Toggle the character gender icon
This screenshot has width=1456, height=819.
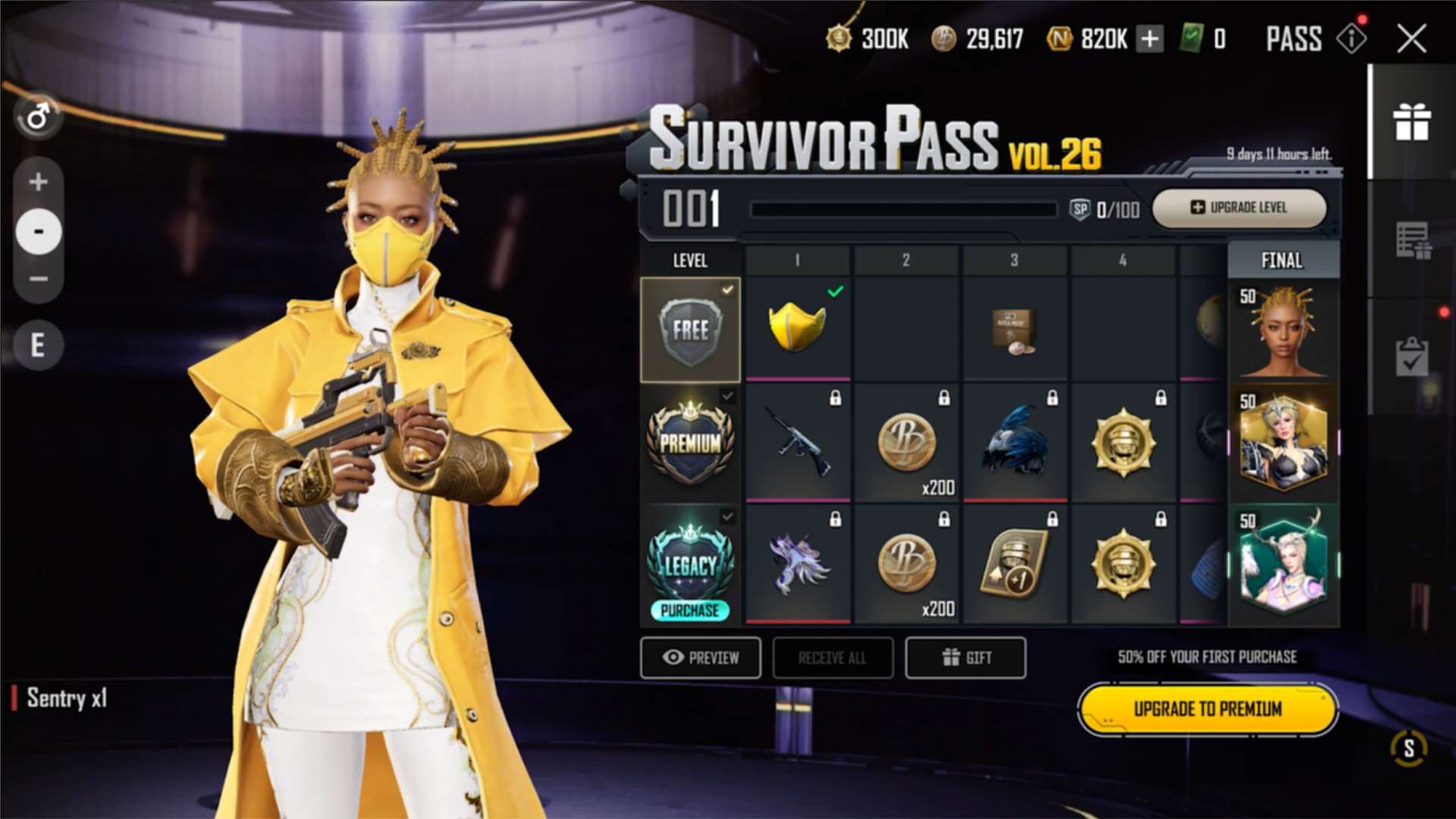(x=38, y=118)
